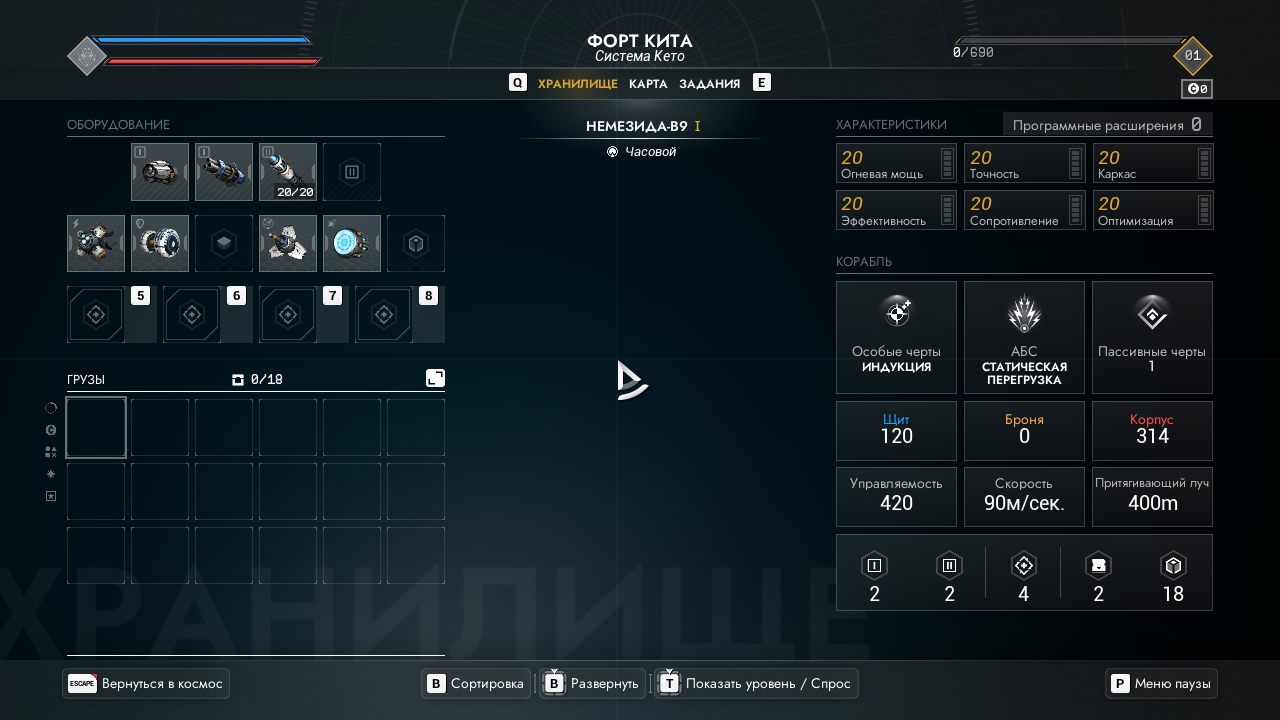The width and height of the screenshot is (1280, 720).
Task: Toggle the cargo filter star icon in left sidebar
Action: 50,474
